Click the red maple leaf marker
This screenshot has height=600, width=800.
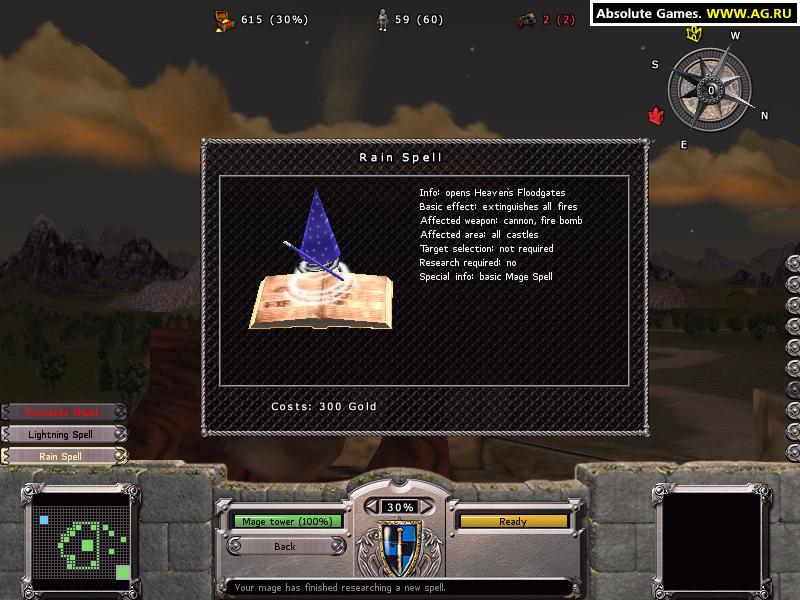pyautogui.click(x=656, y=116)
